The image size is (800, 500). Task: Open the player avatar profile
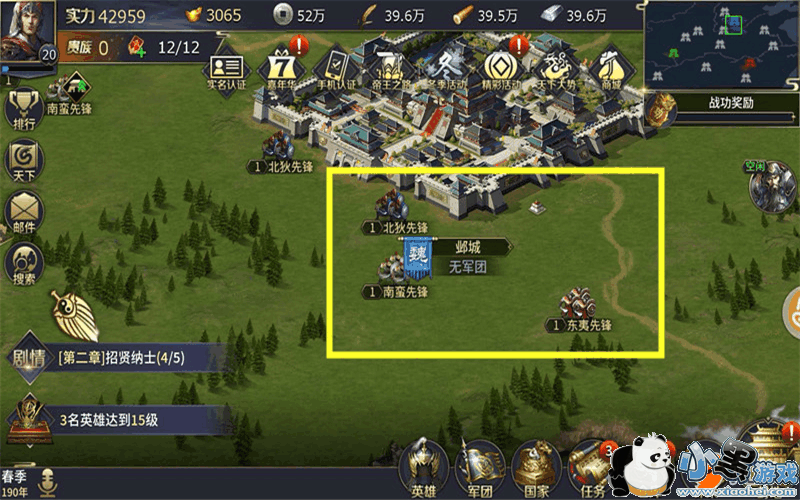(27, 32)
